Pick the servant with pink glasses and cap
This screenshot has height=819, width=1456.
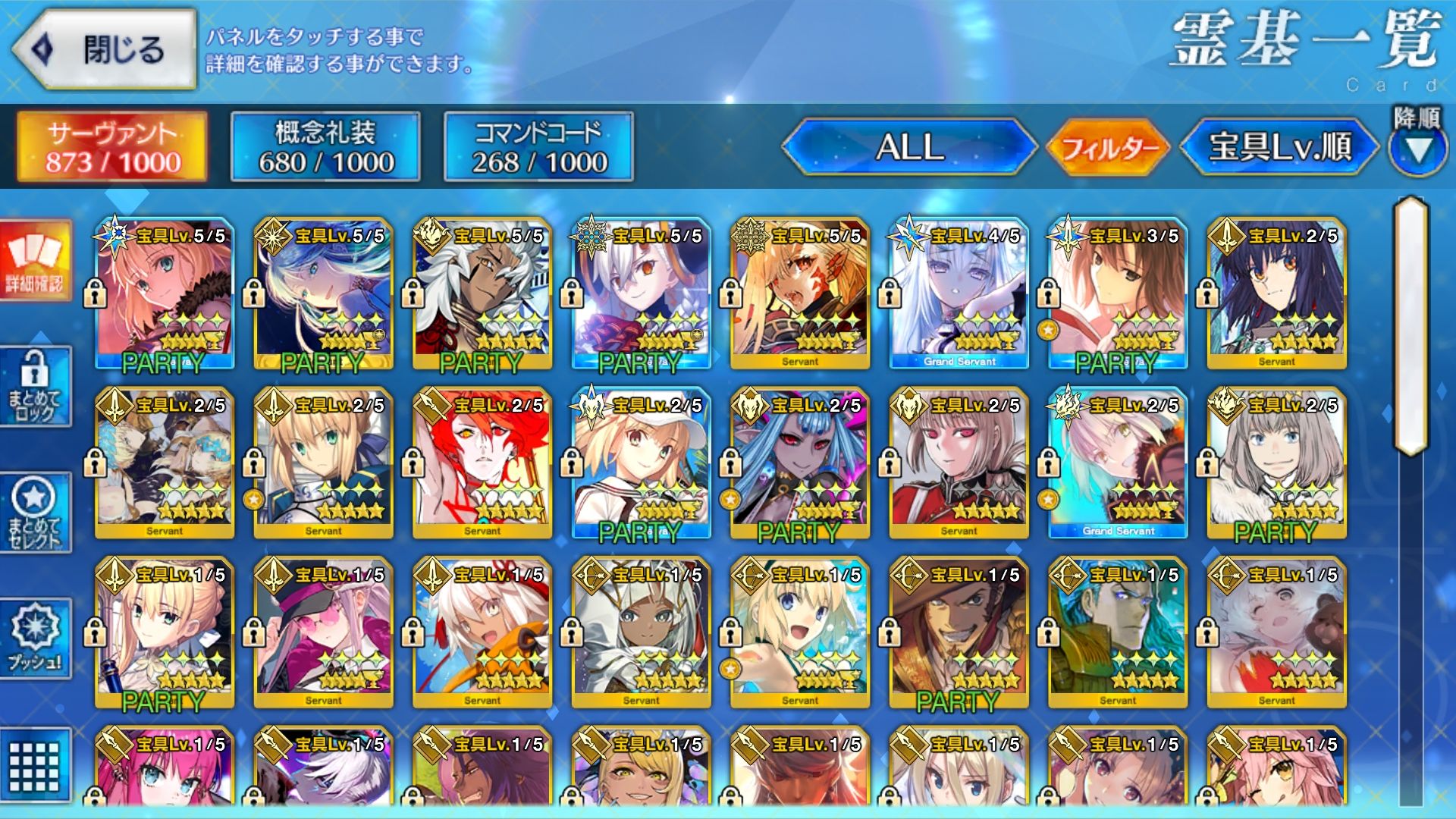click(x=324, y=632)
